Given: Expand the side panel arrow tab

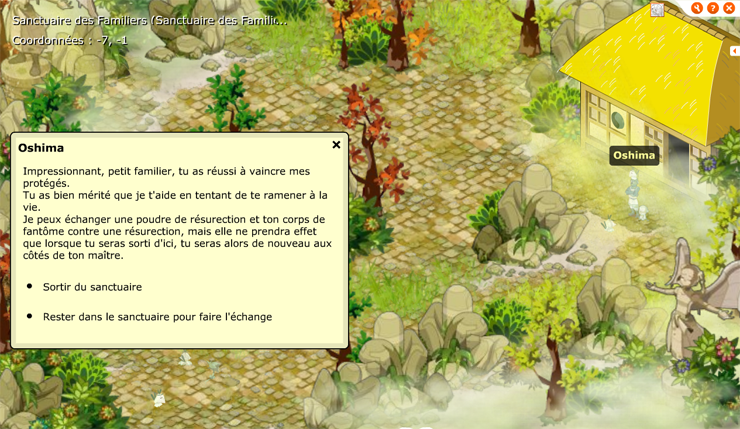Looking at the screenshot, I should pos(734,51).
